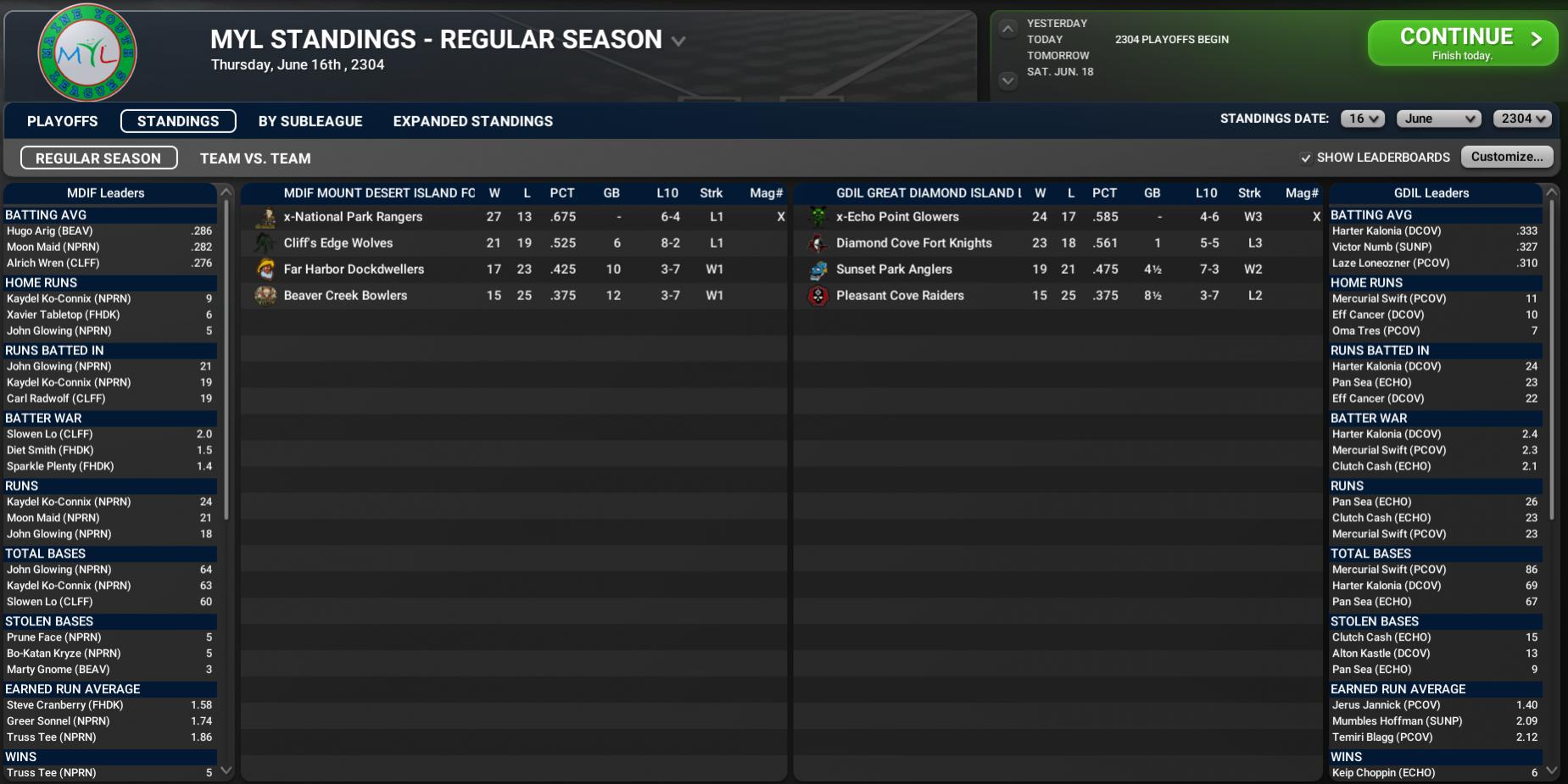Click the green Continue button
Viewport: 1568px width, 784px height.
tap(1461, 42)
